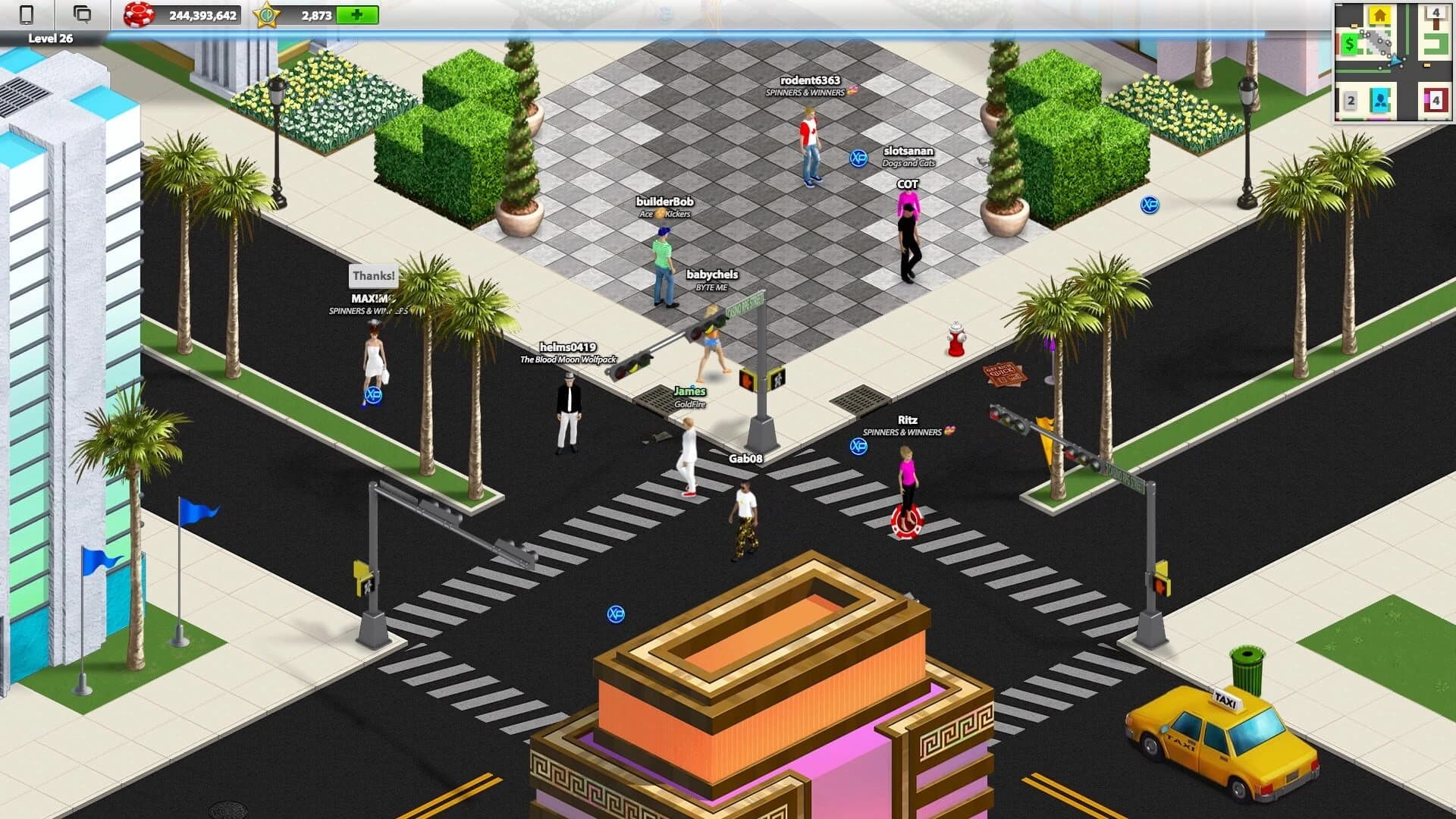Click the gray building numbered 2 on the minimap
This screenshot has width=1456, height=819.
[x=1351, y=100]
